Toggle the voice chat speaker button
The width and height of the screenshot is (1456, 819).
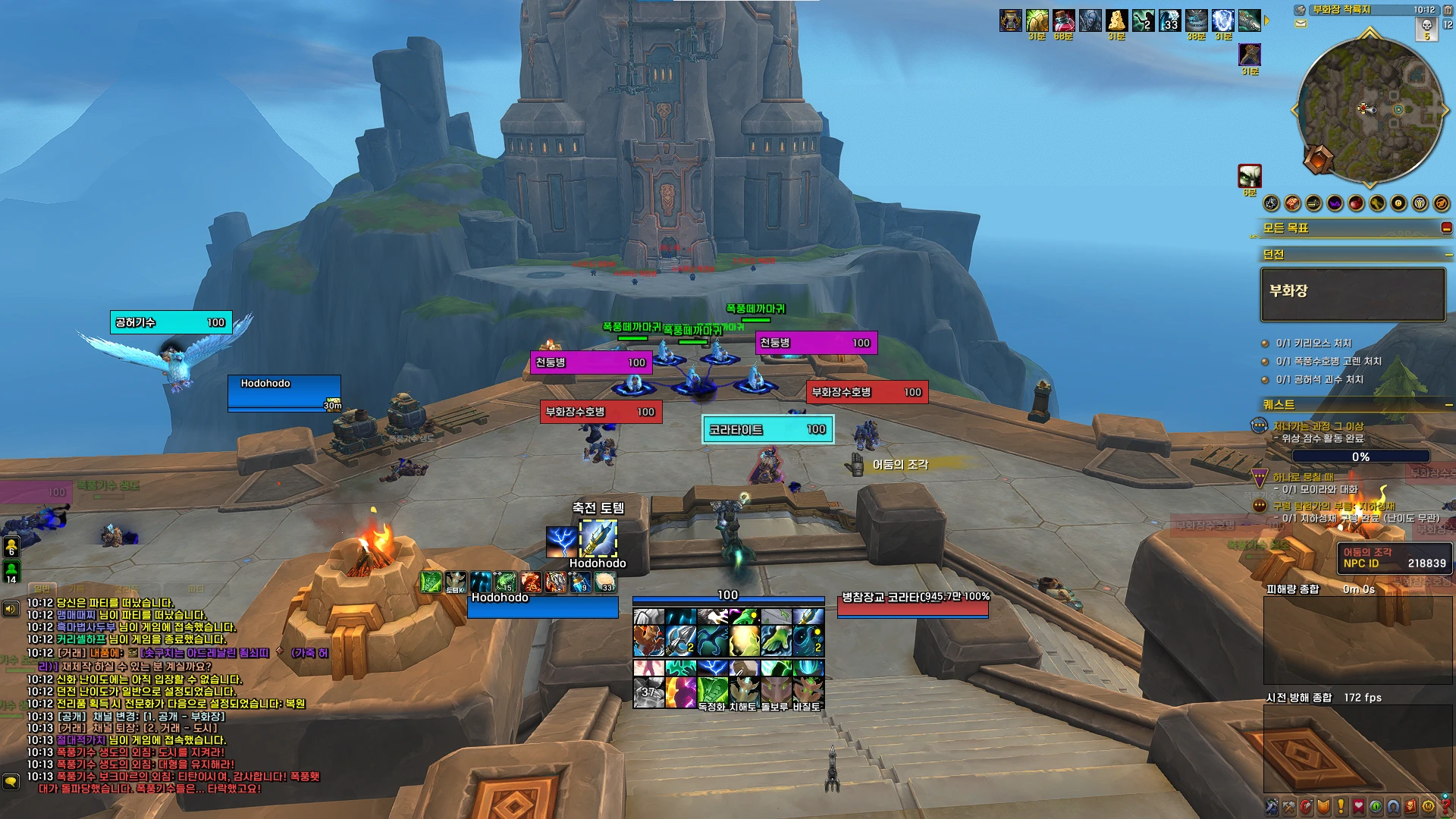click(11, 609)
